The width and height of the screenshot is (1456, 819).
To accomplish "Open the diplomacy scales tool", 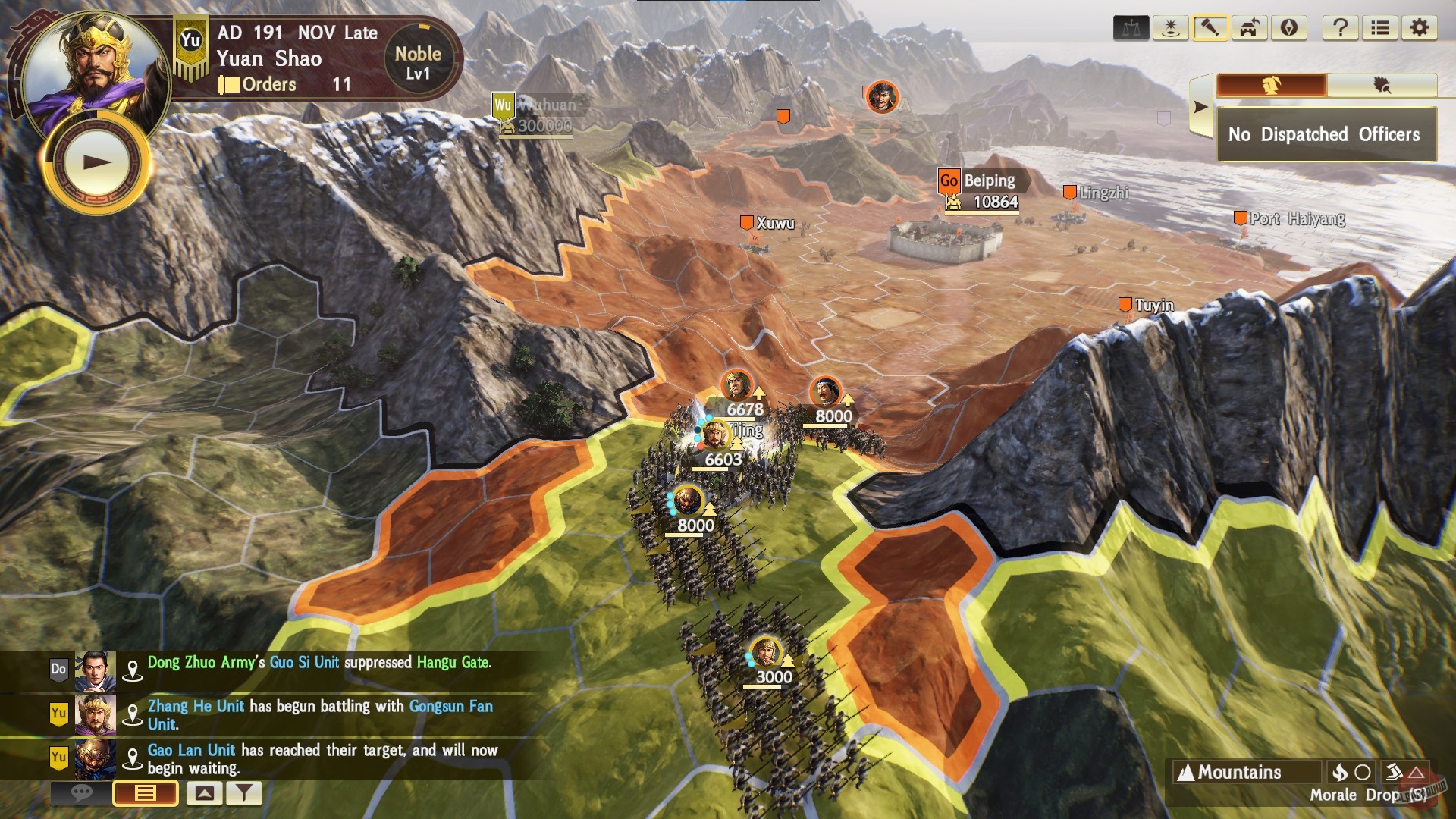I will coord(1132,28).
